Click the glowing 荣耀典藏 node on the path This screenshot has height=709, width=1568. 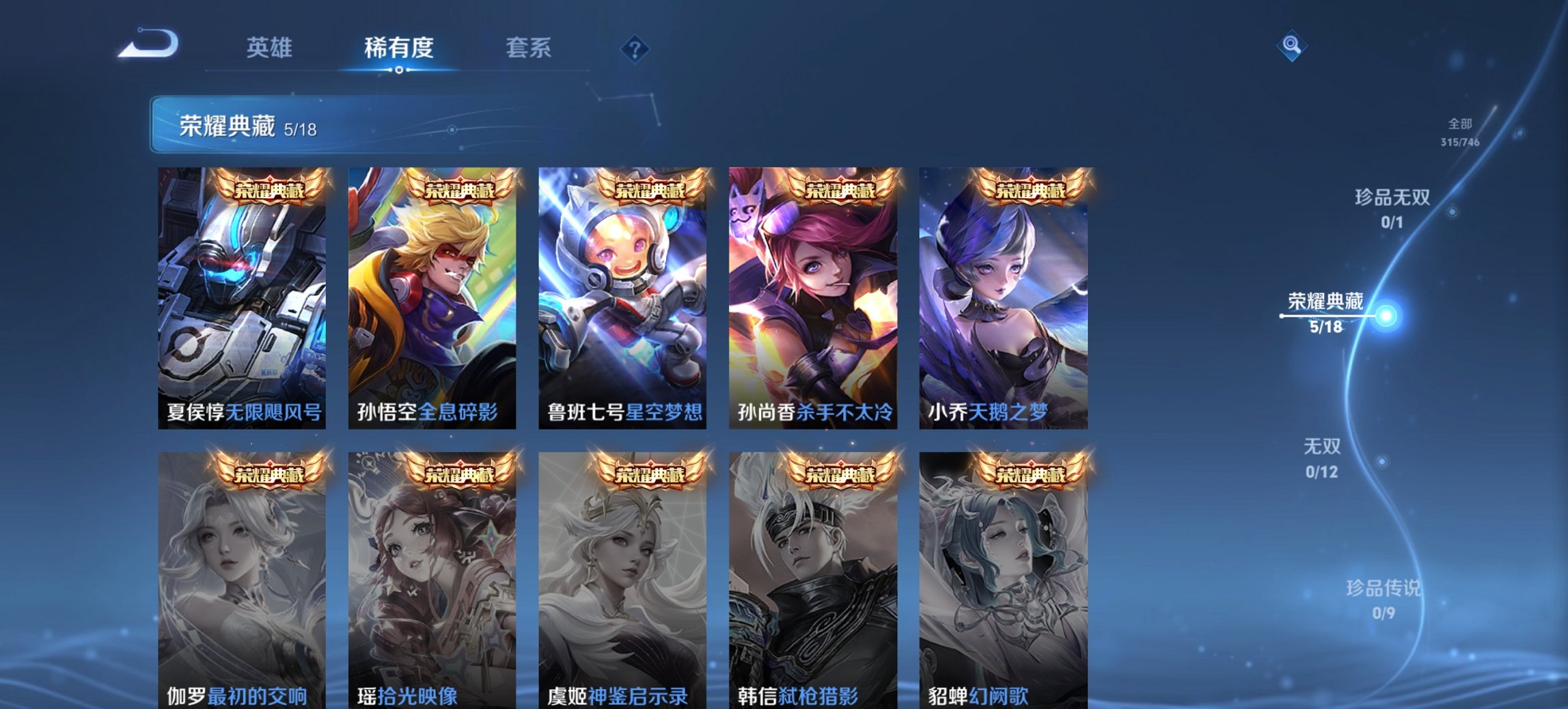coord(1387,317)
